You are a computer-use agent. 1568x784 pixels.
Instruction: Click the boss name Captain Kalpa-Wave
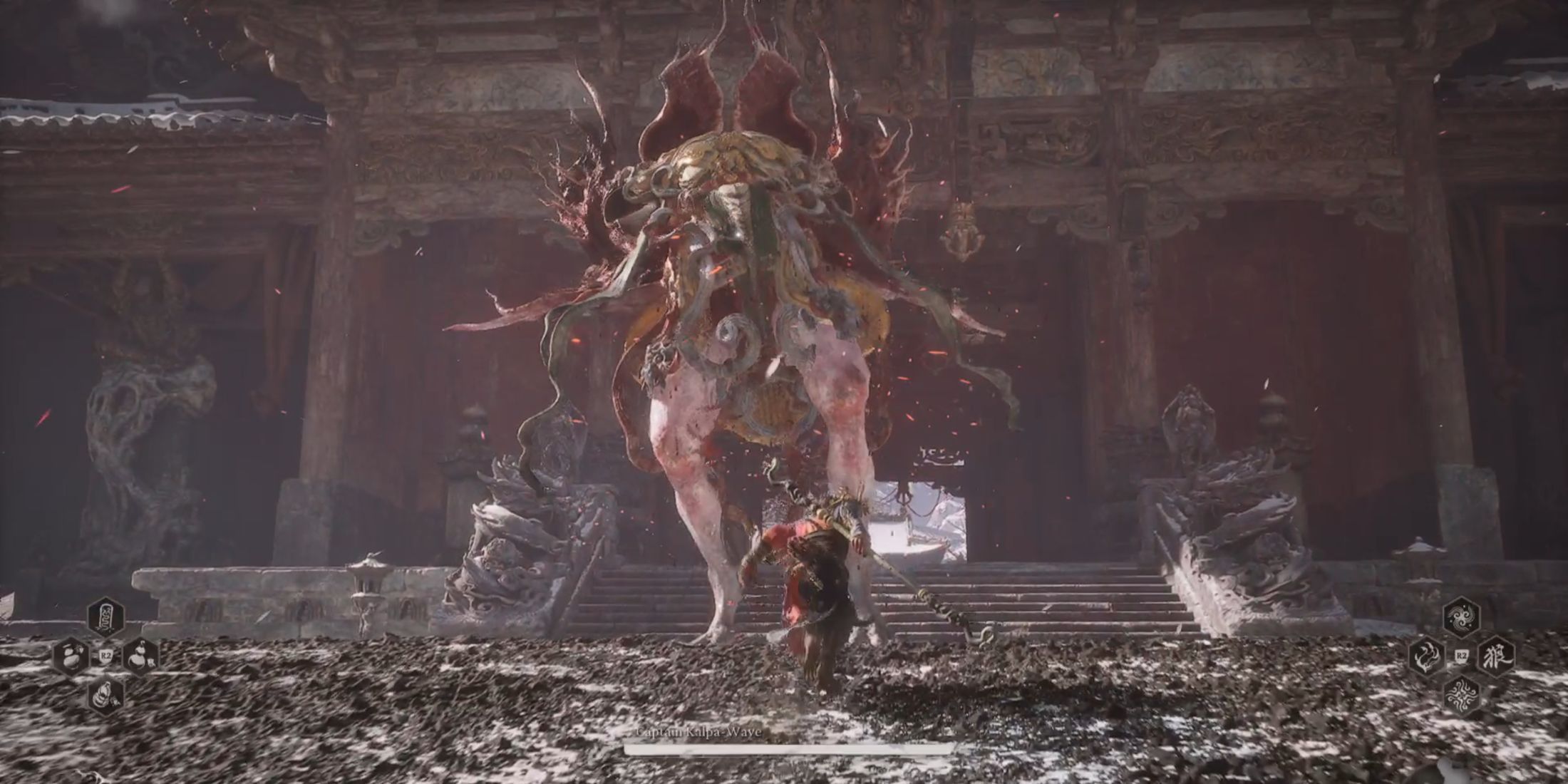[702, 733]
